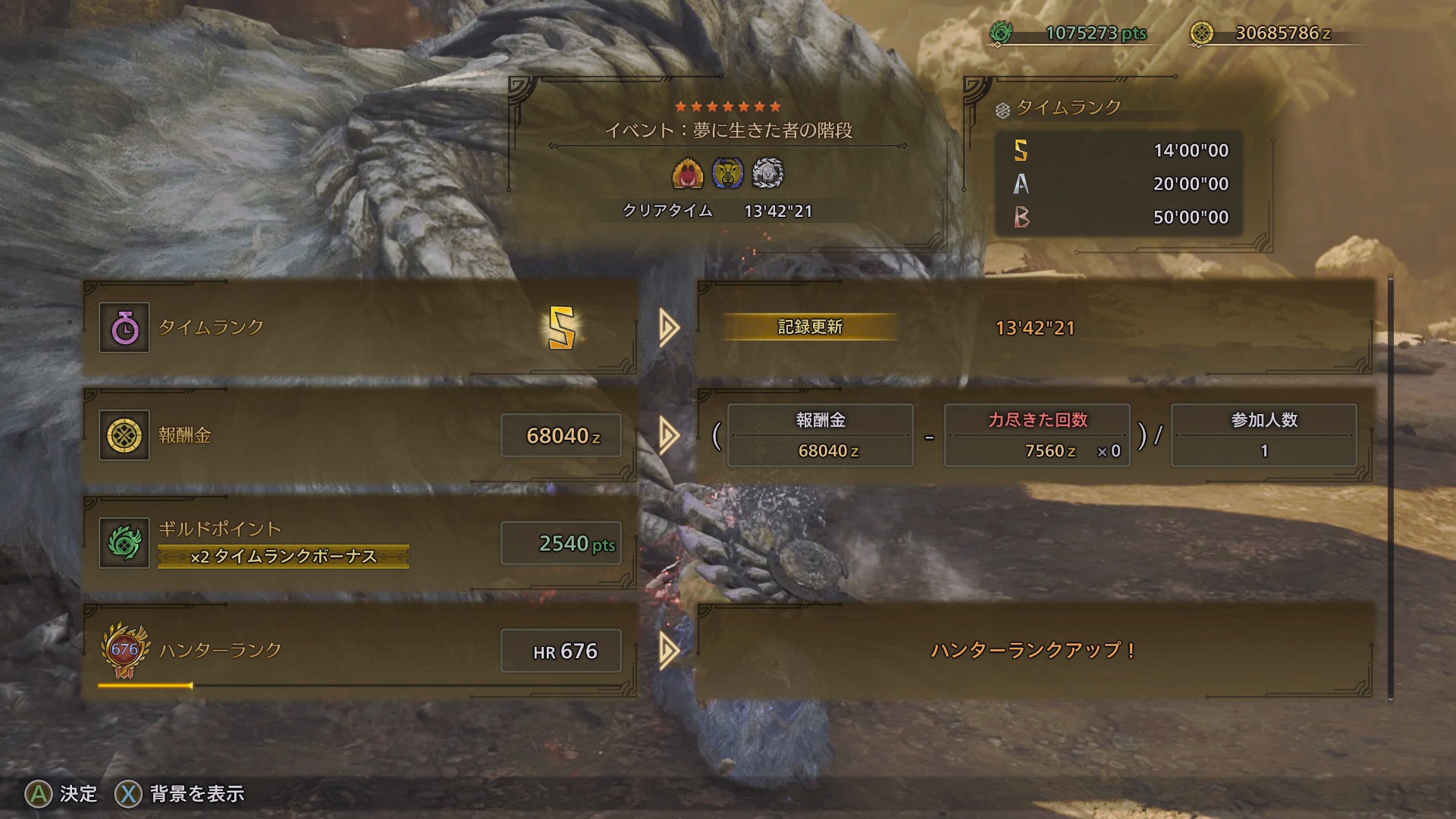
Task: Click the hunter rank 676 crest badge
Action: pyautogui.click(x=124, y=651)
